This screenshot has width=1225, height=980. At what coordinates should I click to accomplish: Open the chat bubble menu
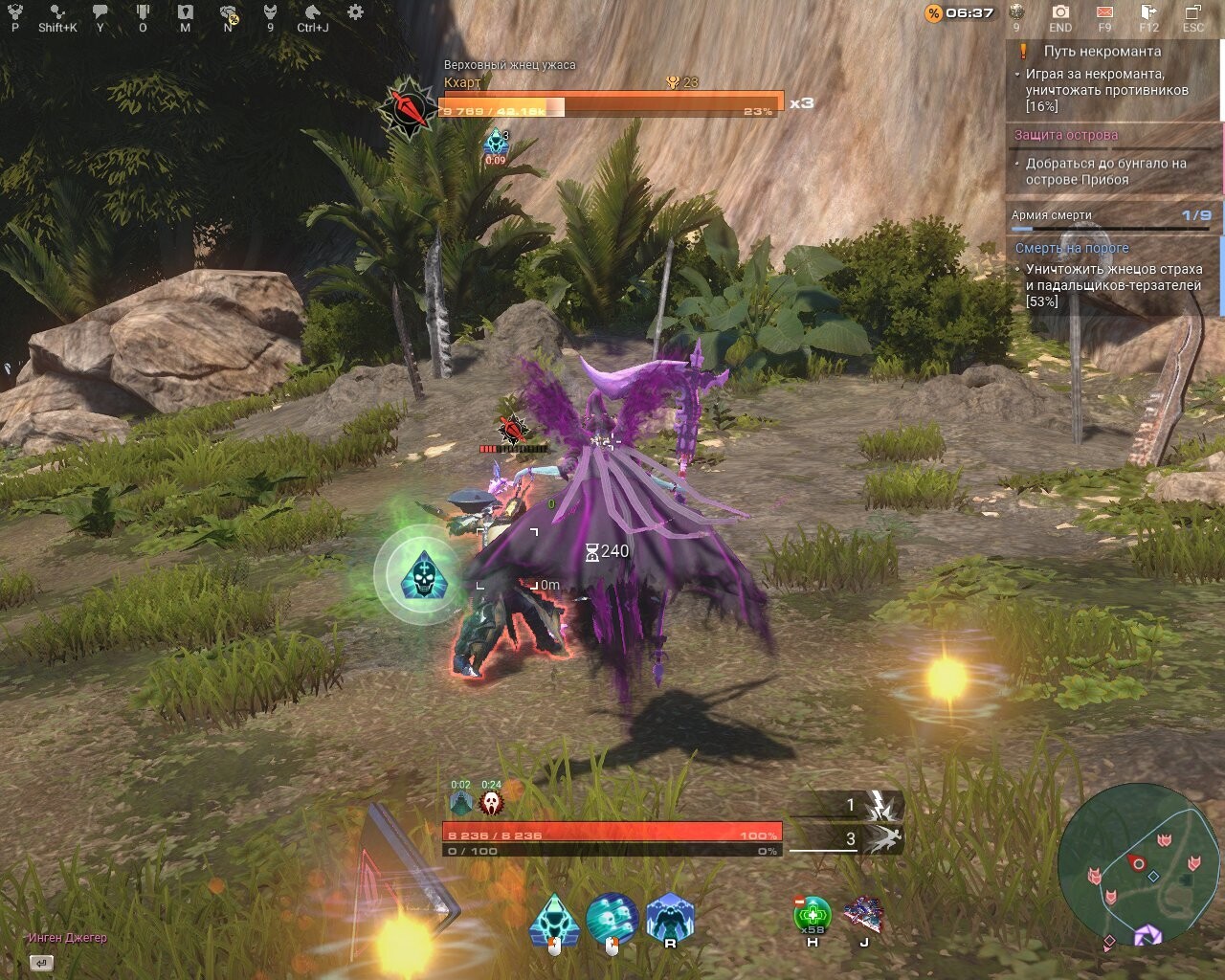(x=100, y=12)
